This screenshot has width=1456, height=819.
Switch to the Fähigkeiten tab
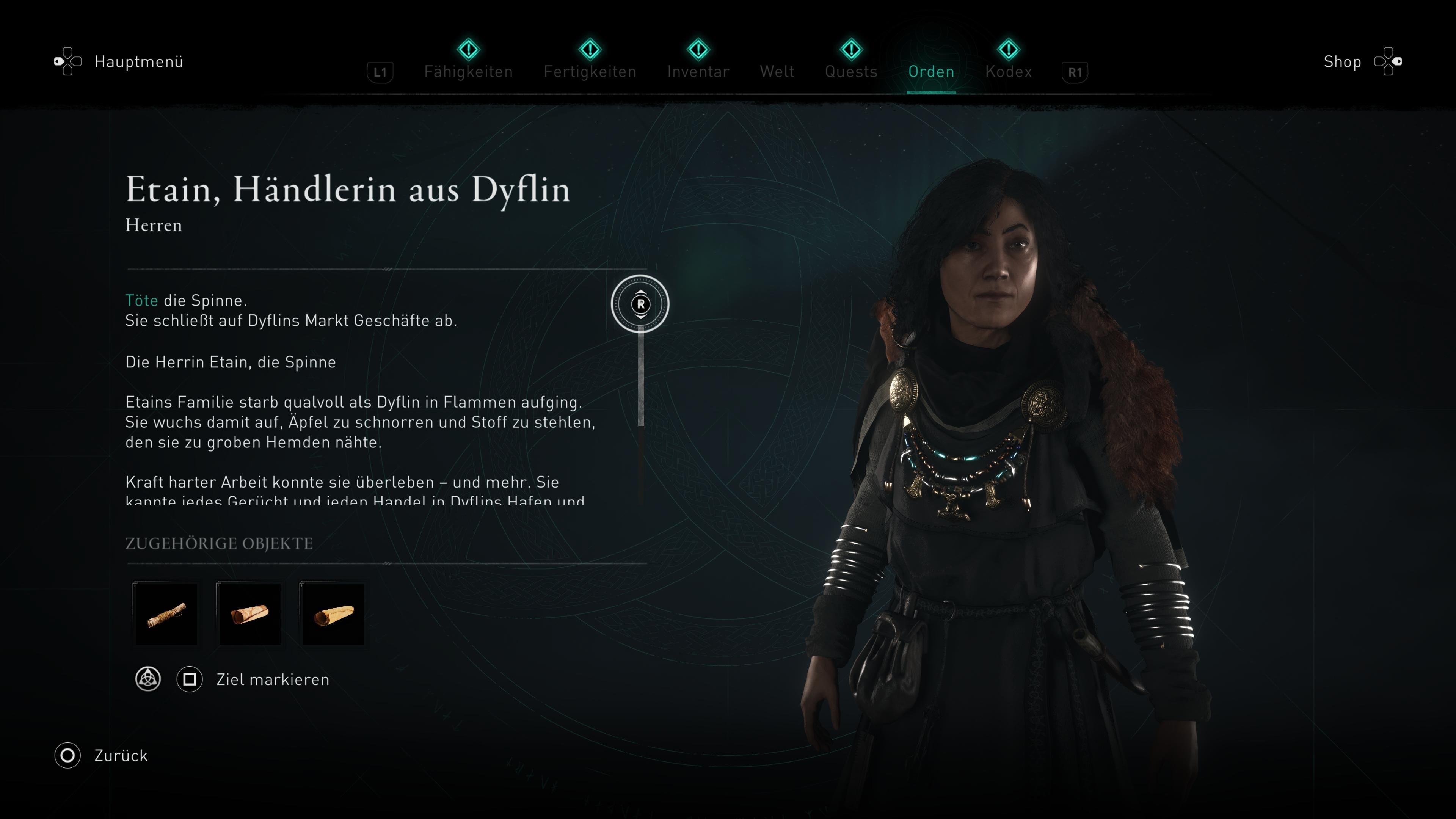point(468,71)
